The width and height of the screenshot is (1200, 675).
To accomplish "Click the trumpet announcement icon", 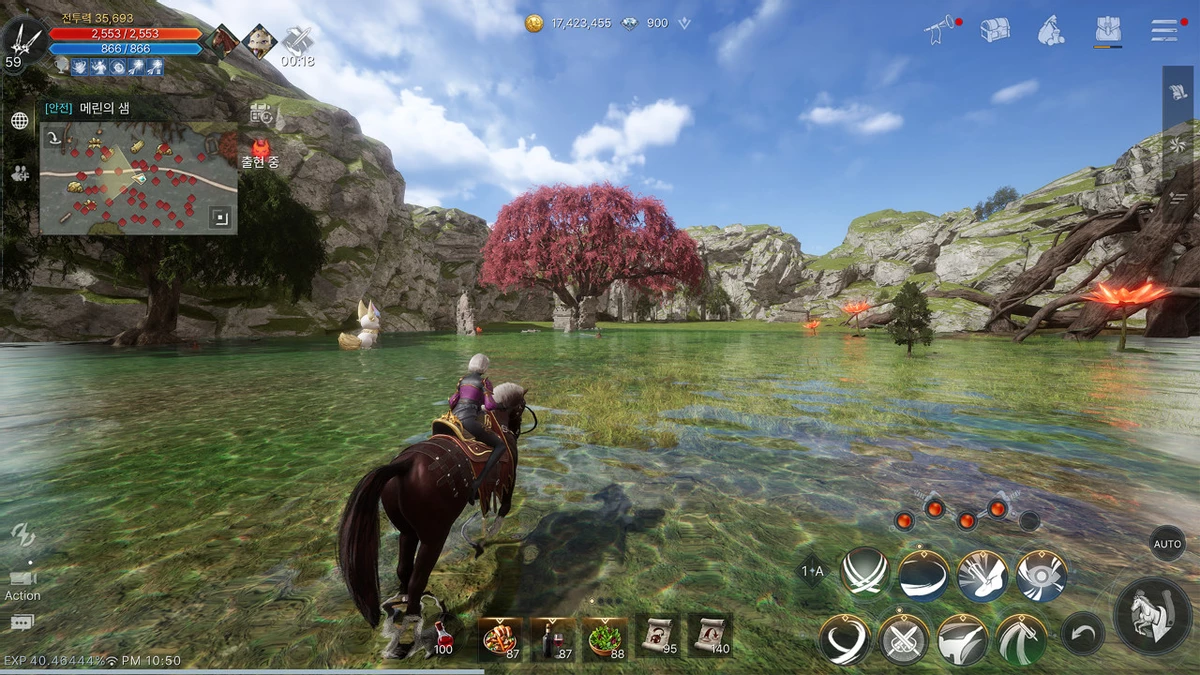I will [939, 31].
